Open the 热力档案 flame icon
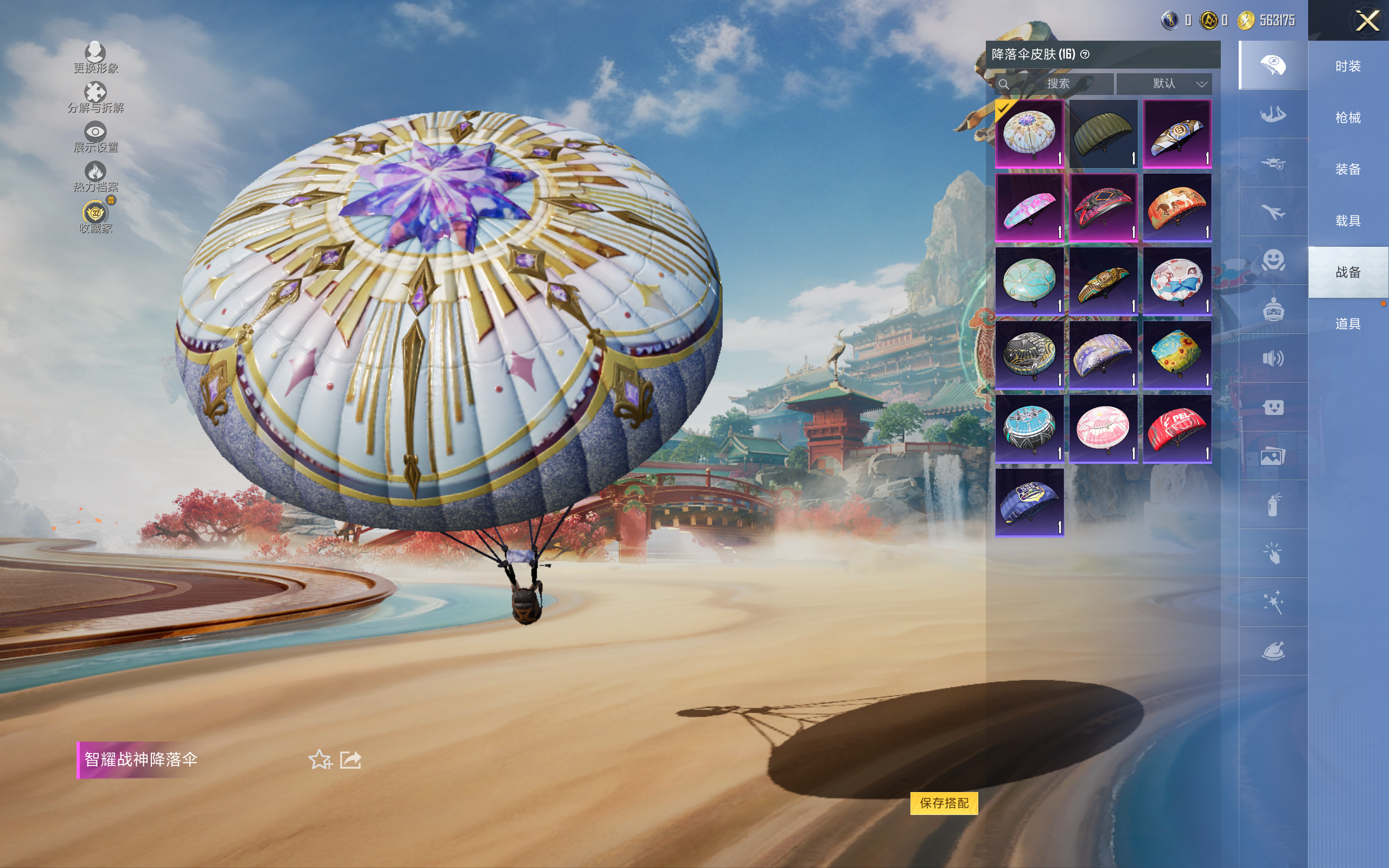The height and width of the screenshot is (868, 1389). [x=95, y=176]
